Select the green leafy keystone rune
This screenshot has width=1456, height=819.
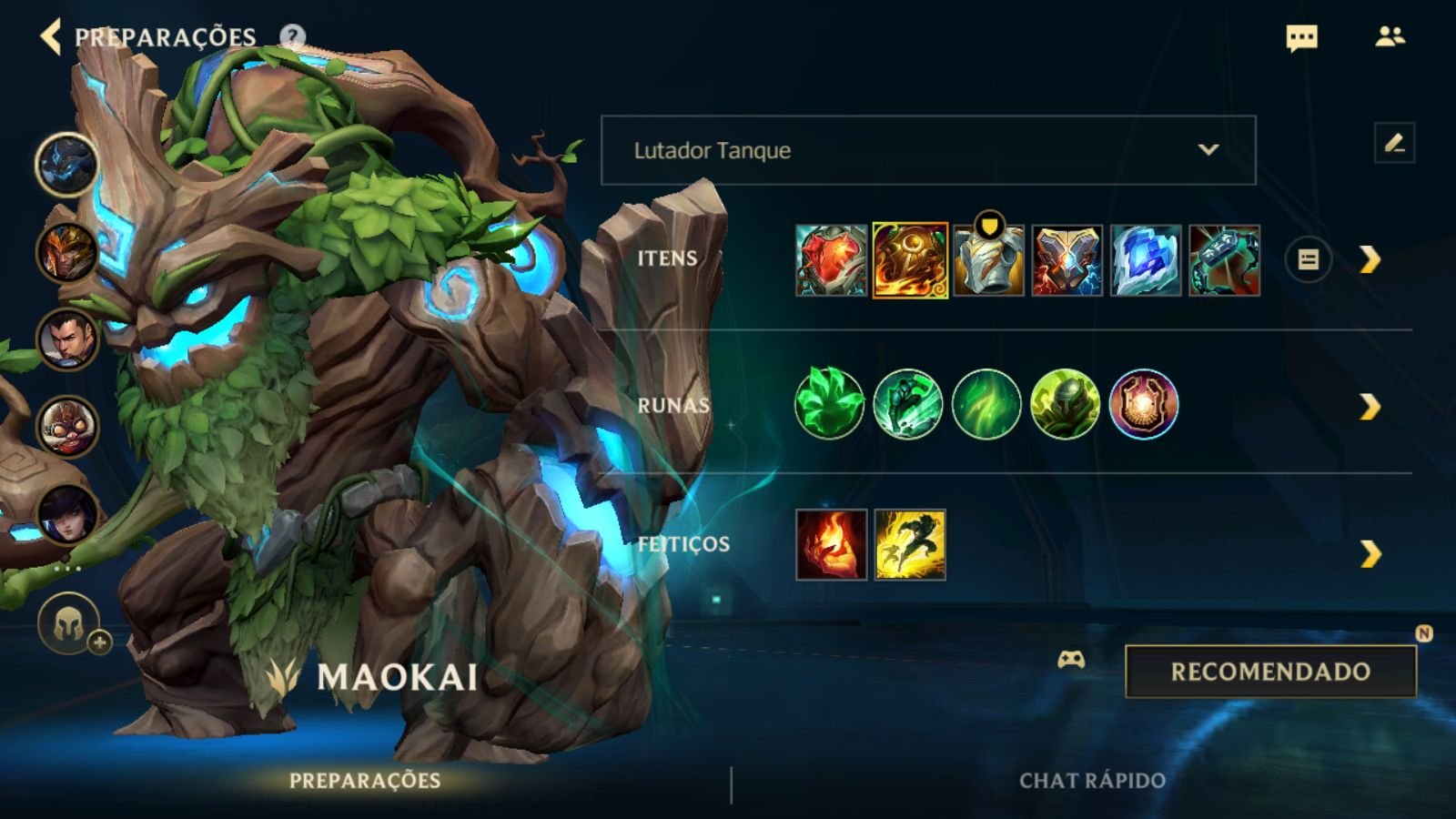click(829, 404)
